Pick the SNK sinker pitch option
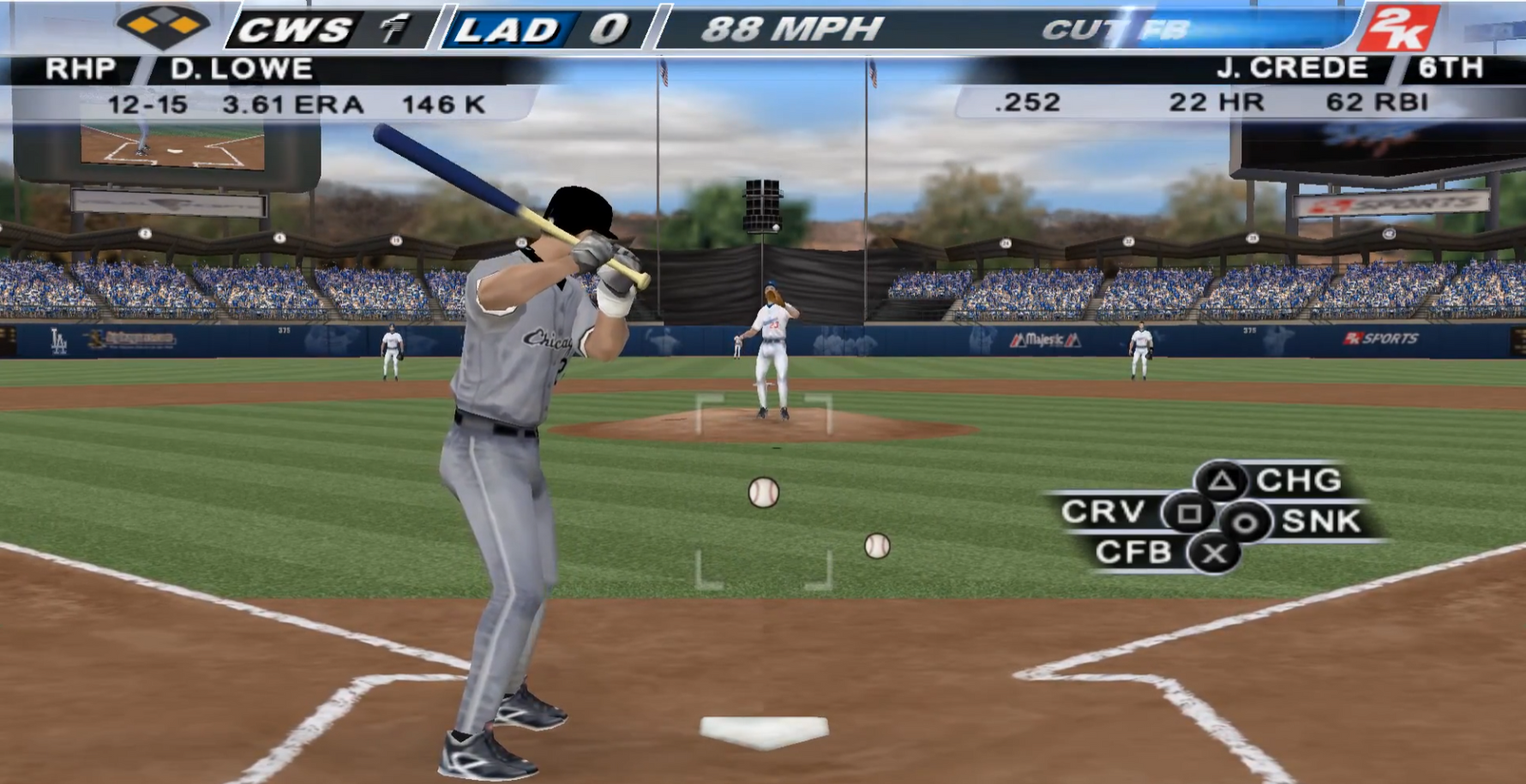This screenshot has height=784, width=1526. [1247, 522]
